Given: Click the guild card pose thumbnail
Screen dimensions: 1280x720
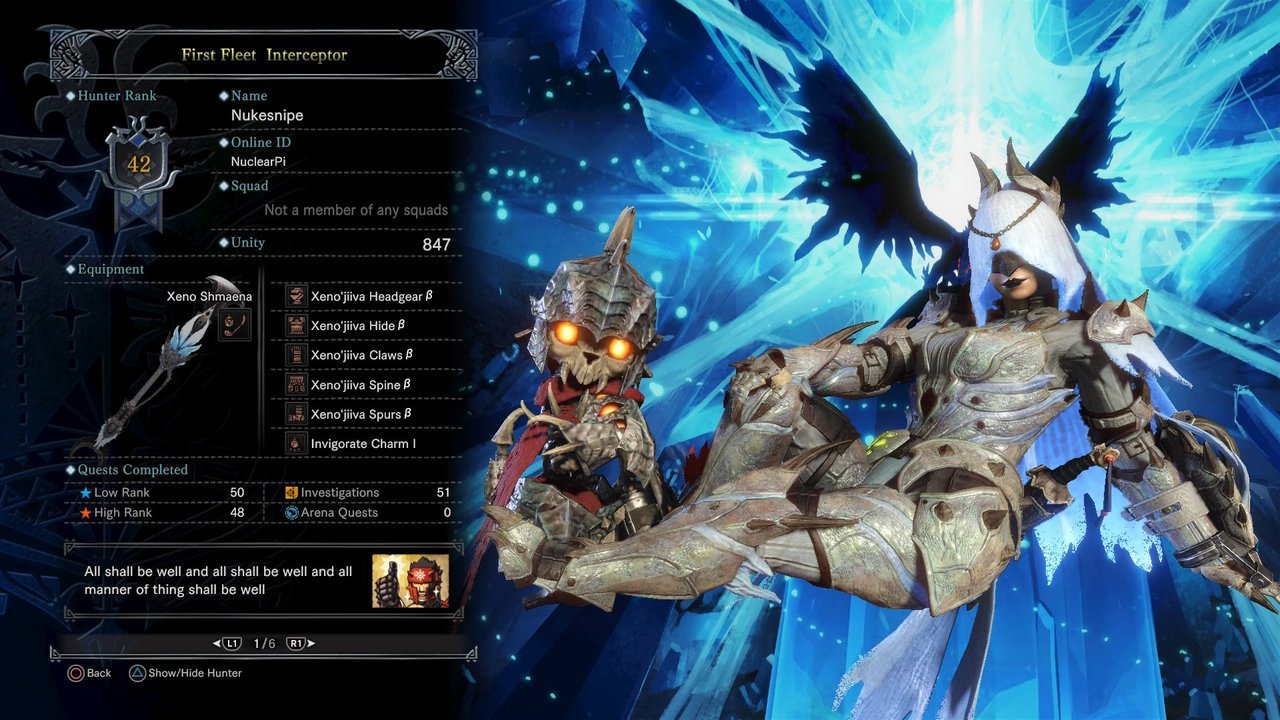Looking at the screenshot, I should (x=410, y=581).
